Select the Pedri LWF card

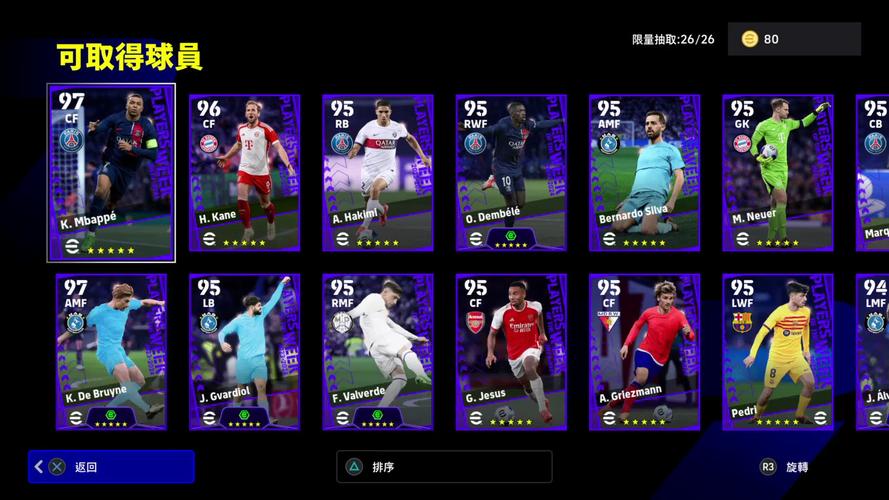coord(777,352)
